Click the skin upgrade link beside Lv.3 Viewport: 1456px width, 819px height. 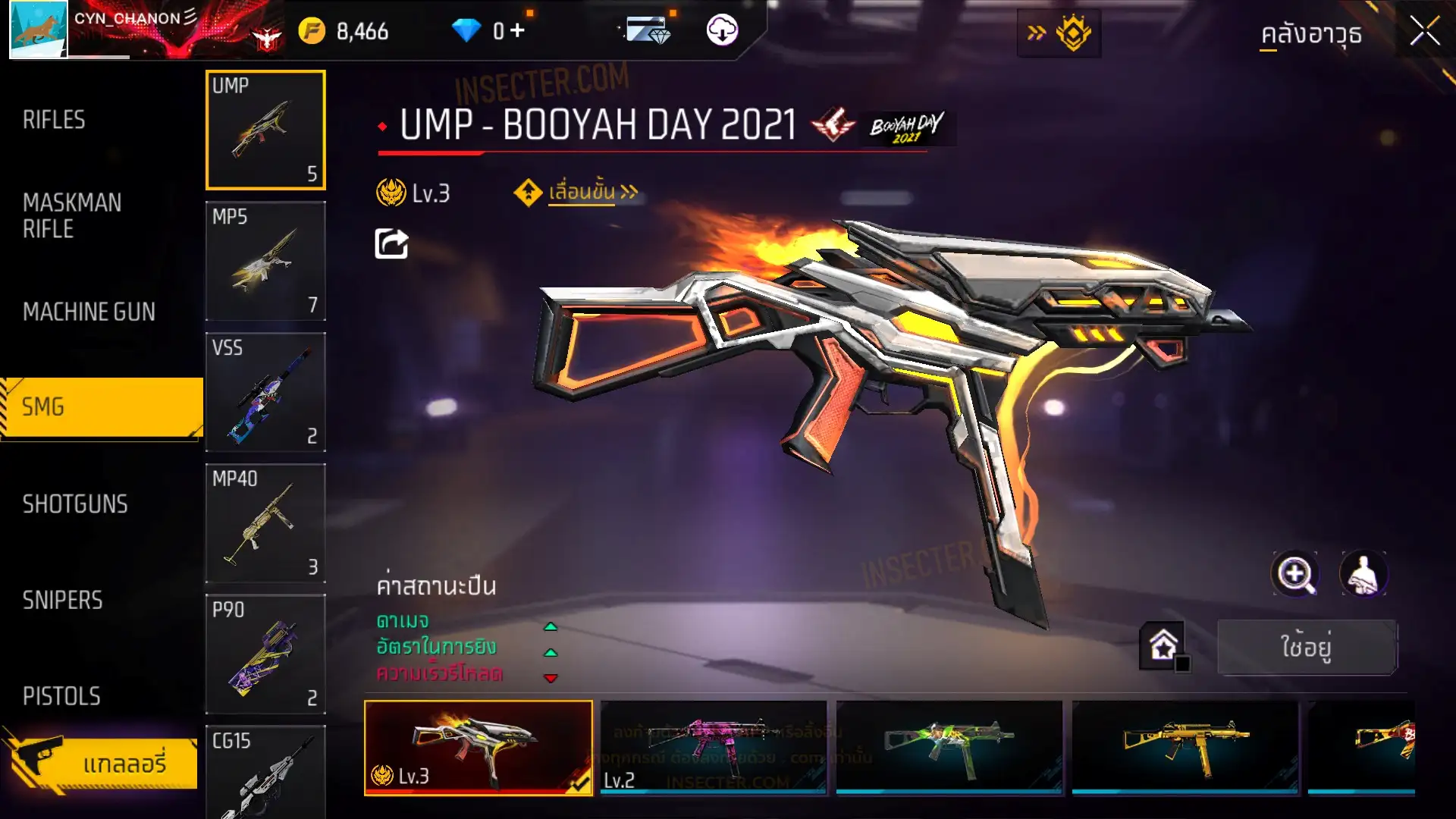click(x=582, y=193)
